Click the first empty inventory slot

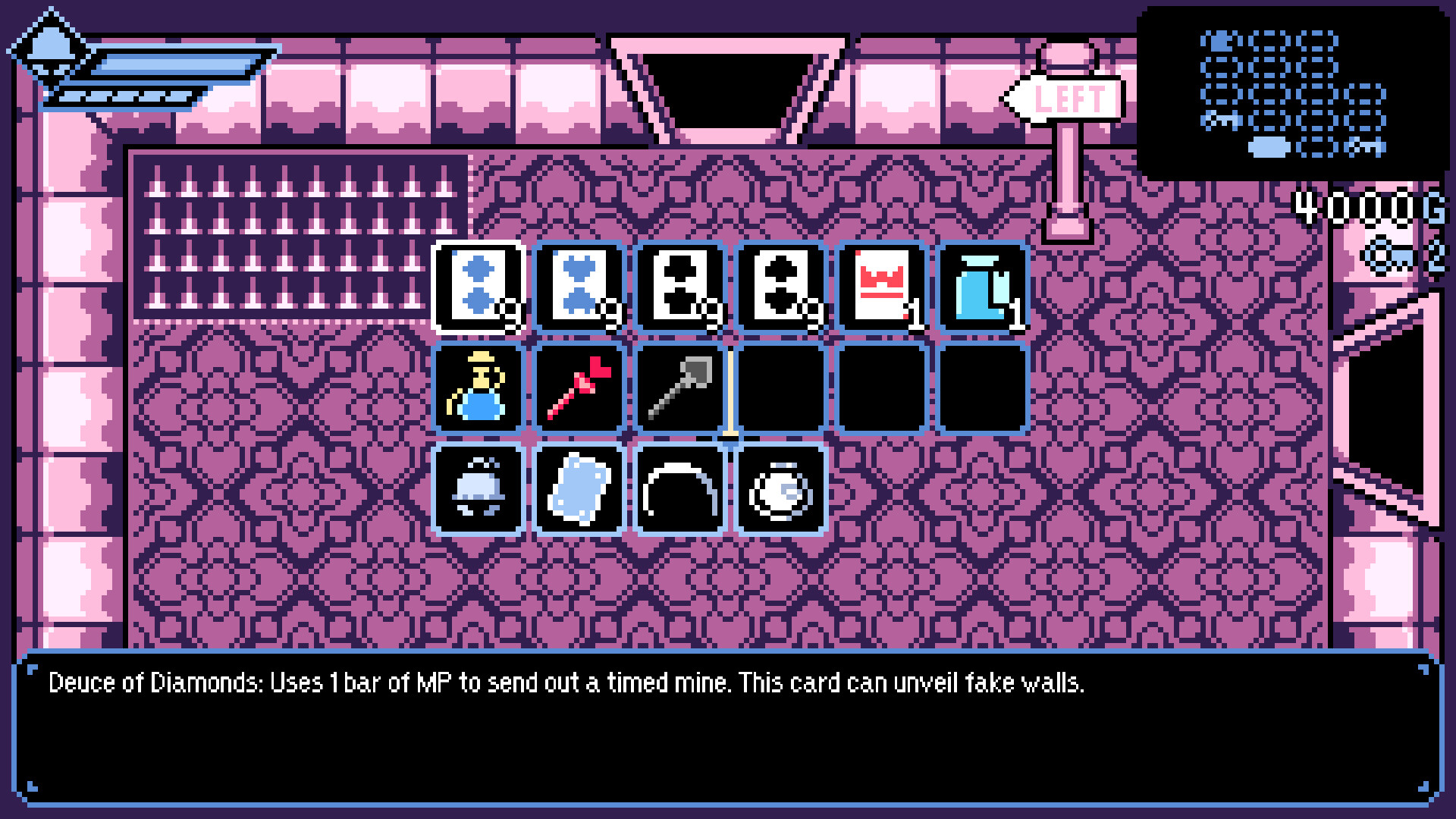tap(780, 388)
